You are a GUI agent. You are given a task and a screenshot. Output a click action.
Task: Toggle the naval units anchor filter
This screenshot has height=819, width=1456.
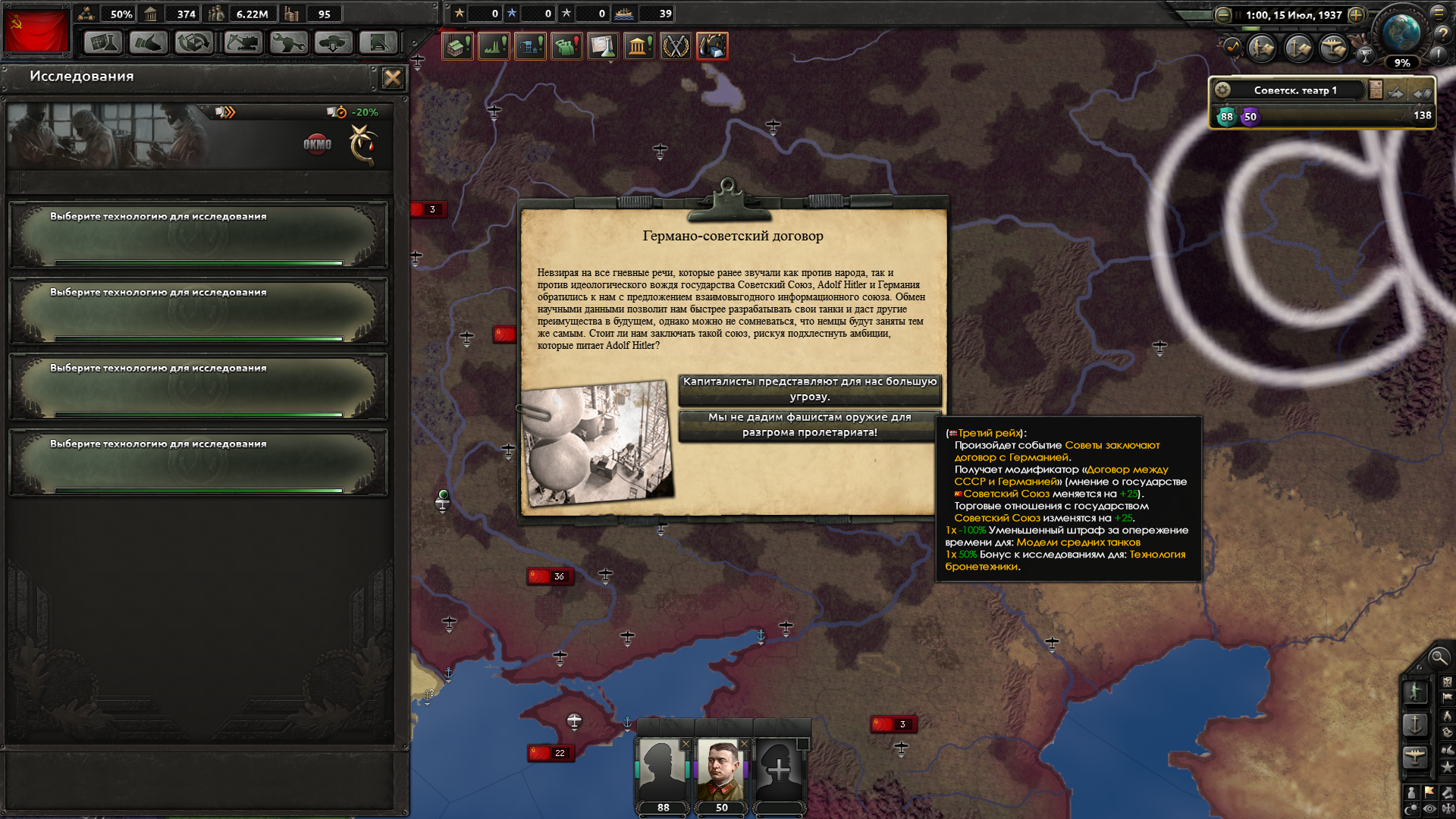pos(1416,723)
